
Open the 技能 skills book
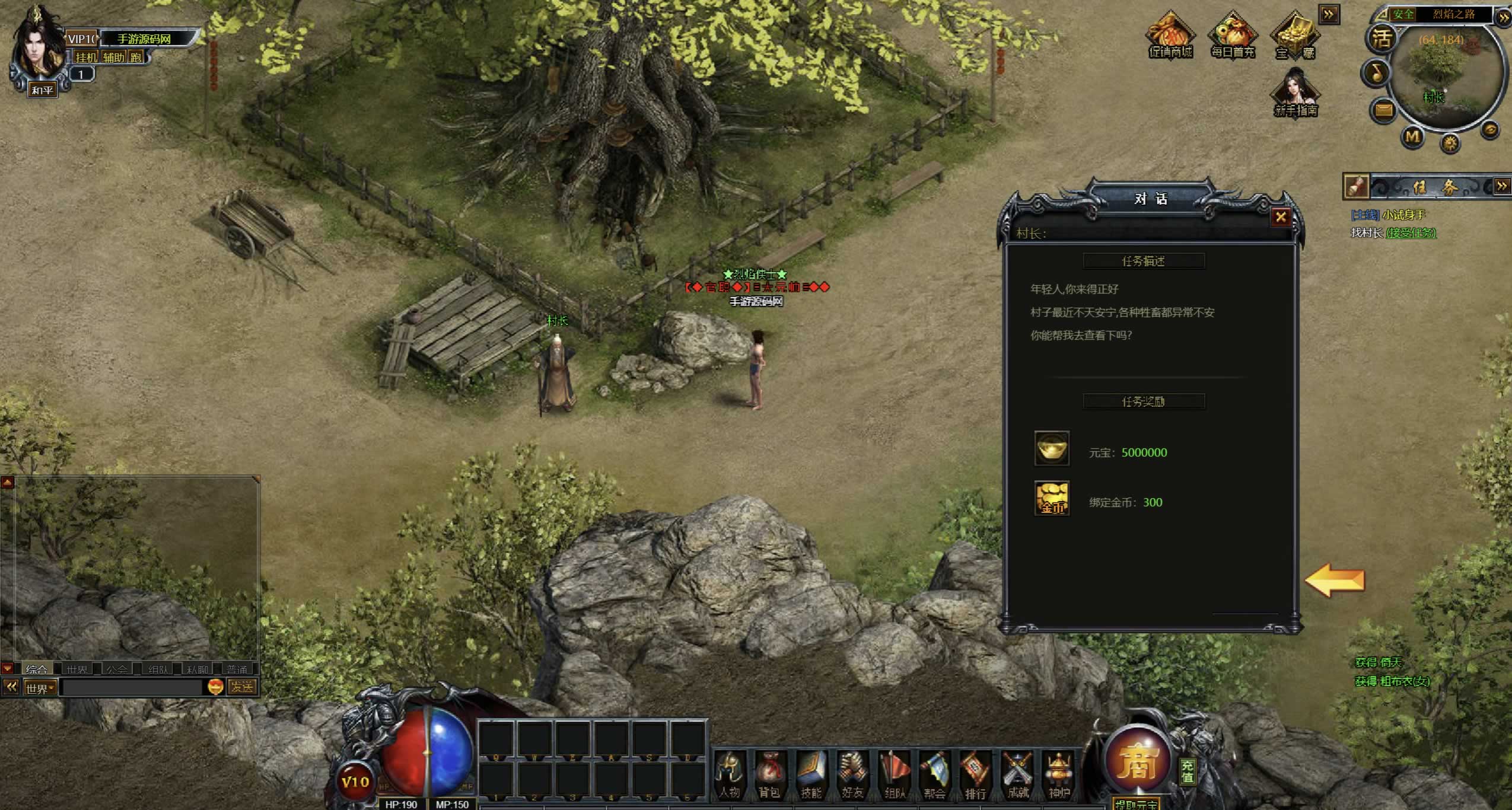tap(811, 774)
